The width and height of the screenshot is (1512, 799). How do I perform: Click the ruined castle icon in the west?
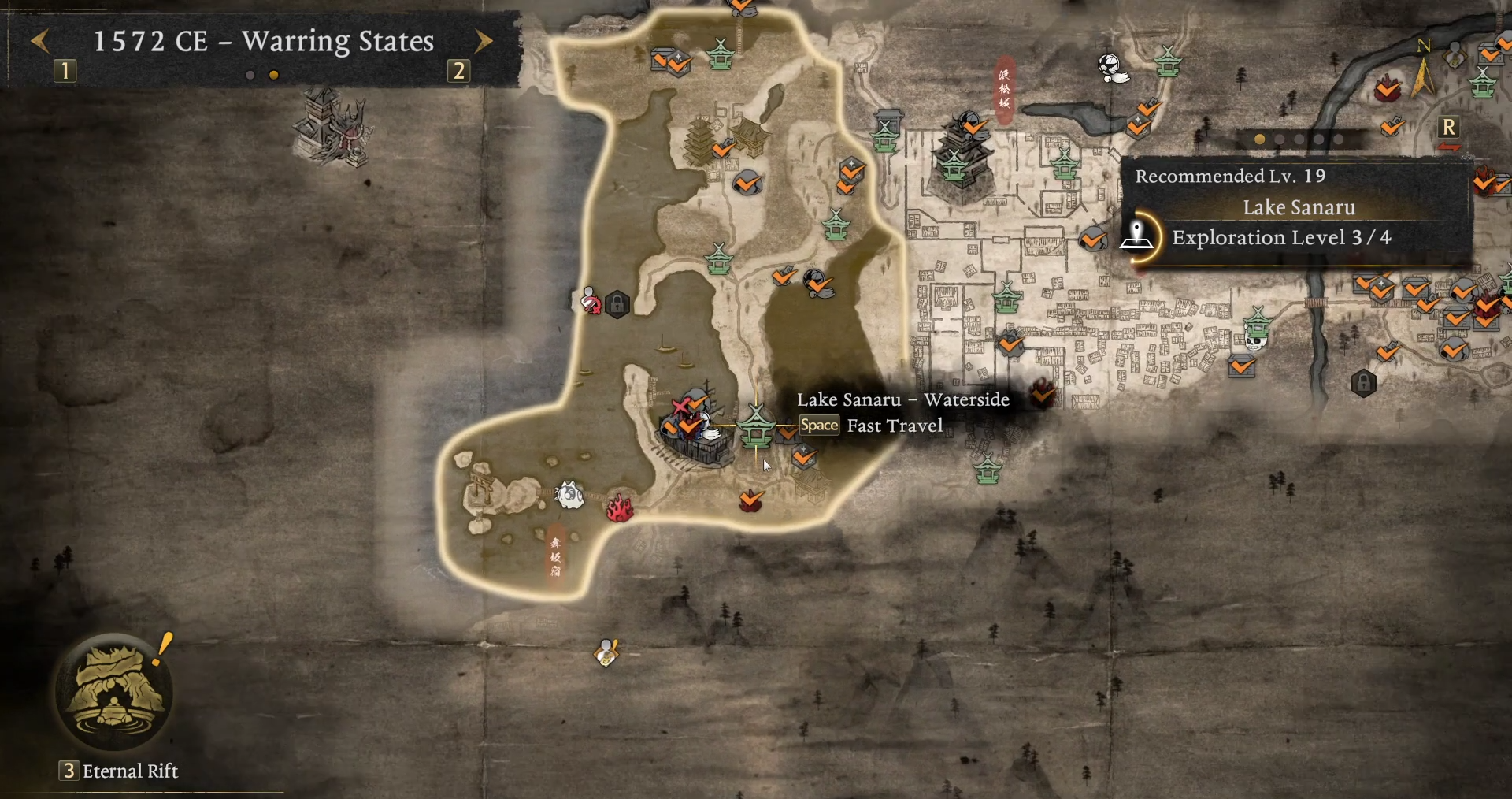click(x=331, y=128)
